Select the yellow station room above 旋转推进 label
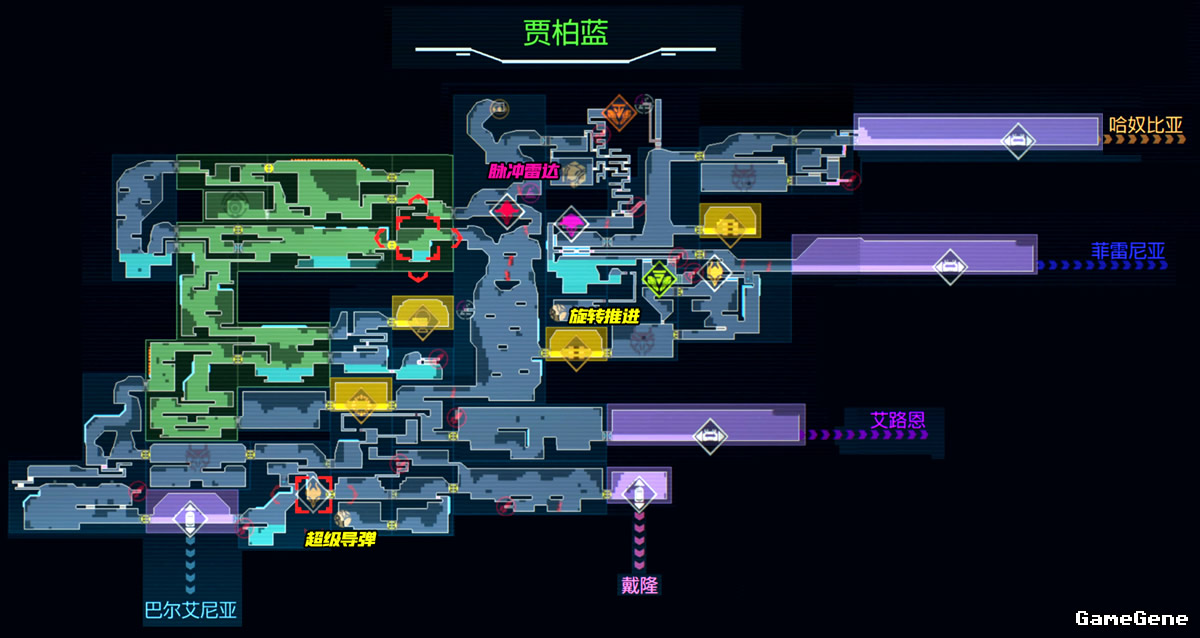Viewport: 1200px width, 638px height. 729,224
